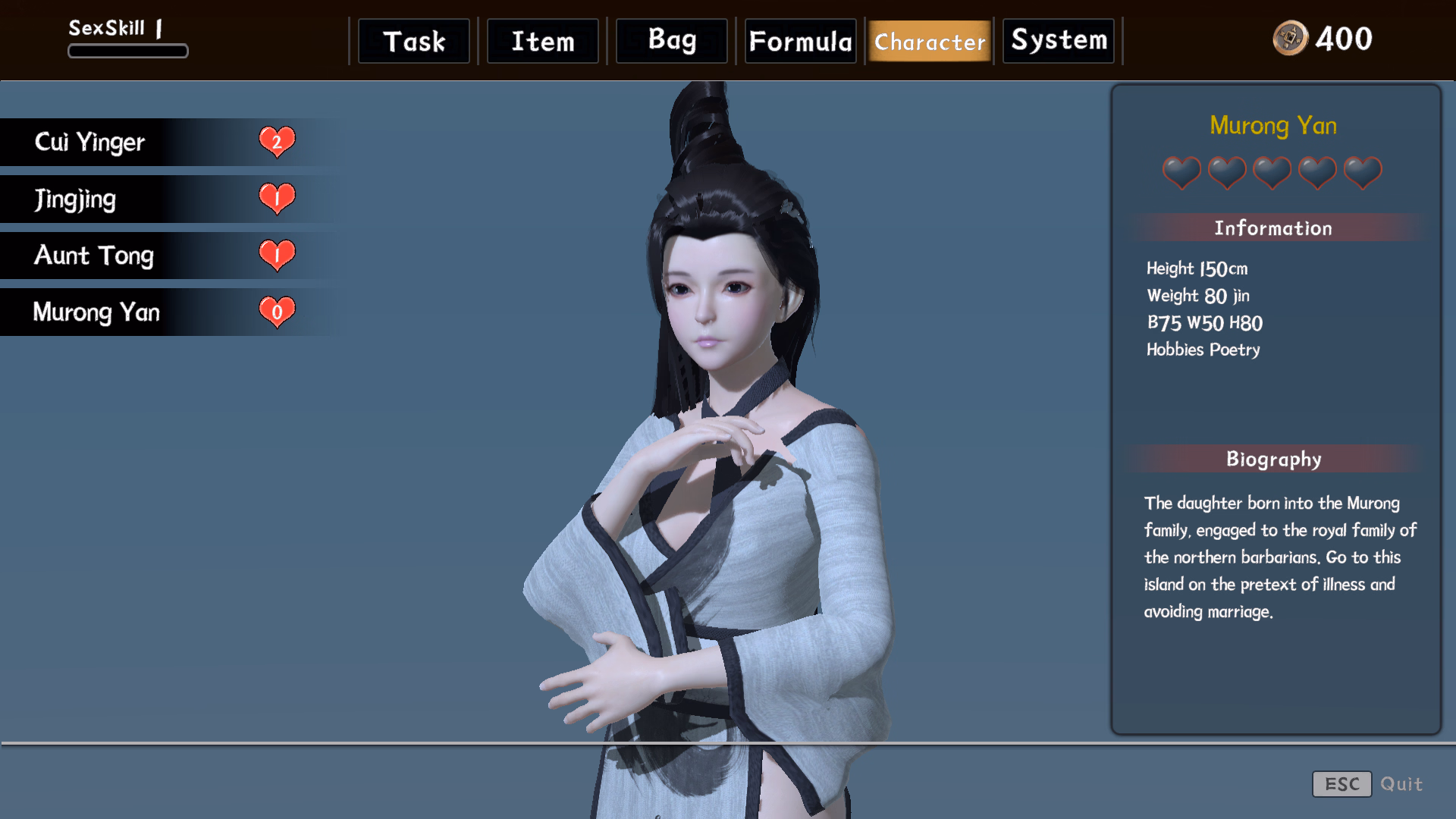
Task: Select Murong Yan's heart icon showing zero
Action: coord(277,312)
